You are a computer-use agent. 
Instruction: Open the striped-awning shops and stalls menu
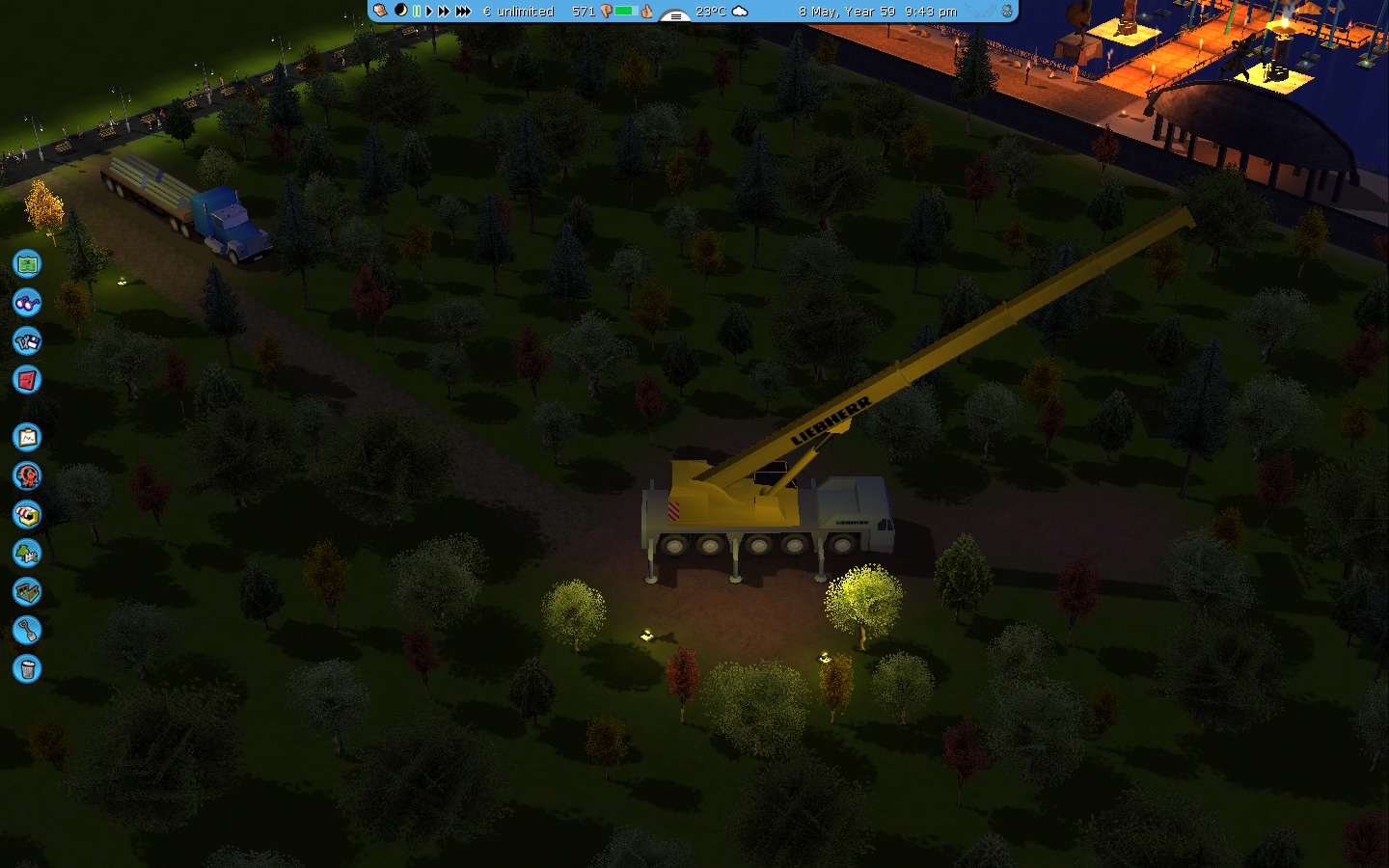27,515
